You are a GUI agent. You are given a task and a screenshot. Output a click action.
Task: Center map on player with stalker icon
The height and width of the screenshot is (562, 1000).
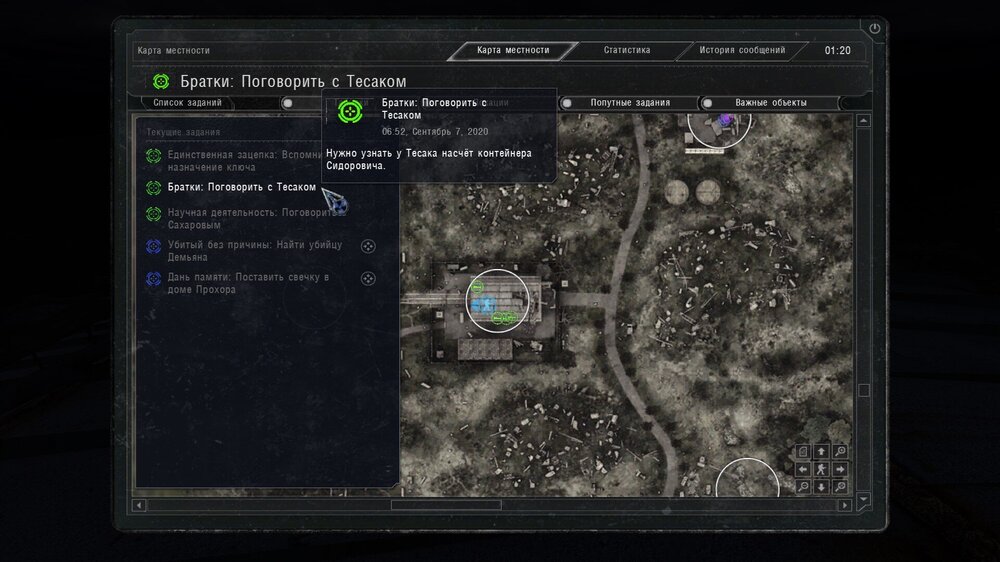click(x=821, y=468)
